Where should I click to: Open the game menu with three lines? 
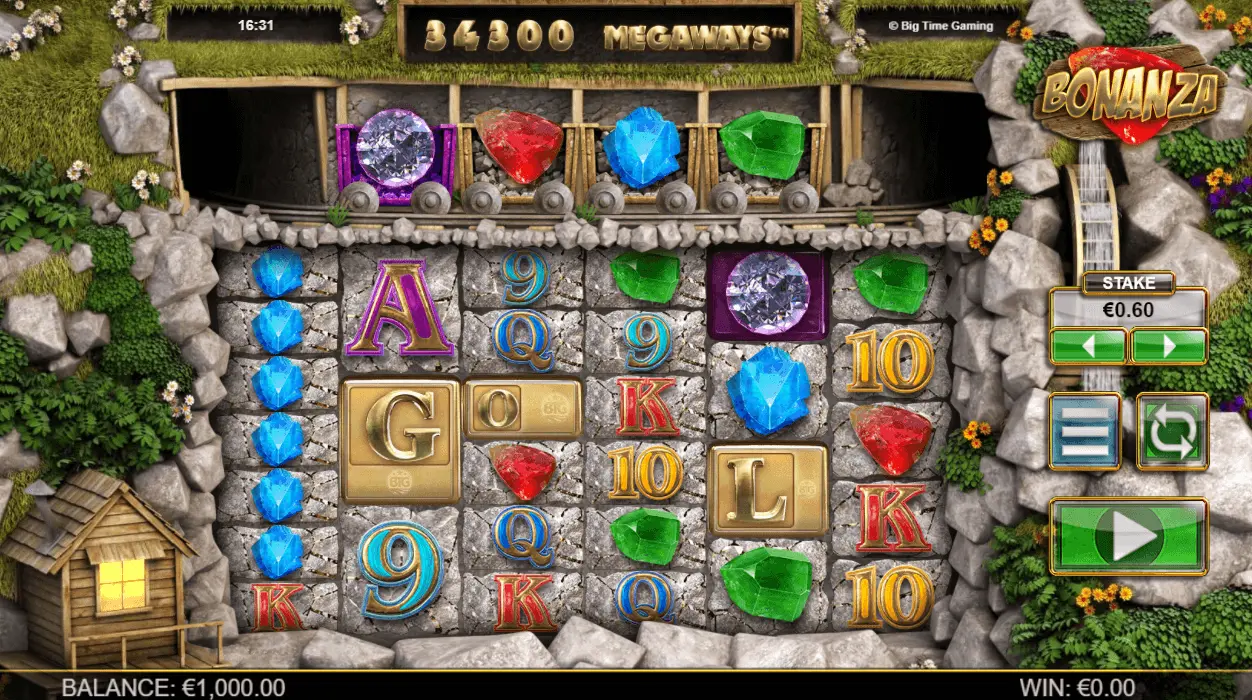coord(1085,431)
